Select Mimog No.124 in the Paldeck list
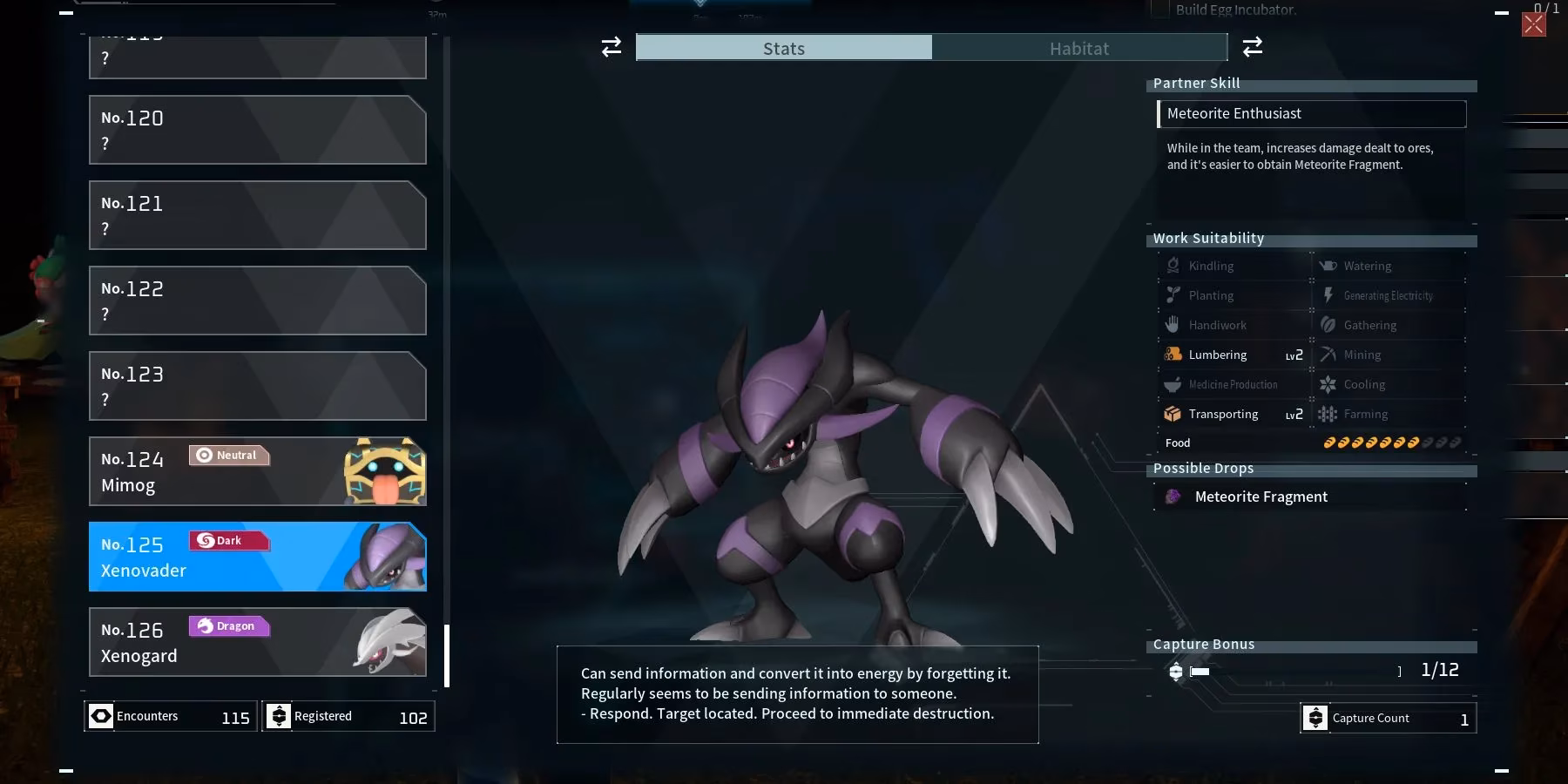Image resolution: width=1568 pixels, height=784 pixels. [x=258, y=471]
